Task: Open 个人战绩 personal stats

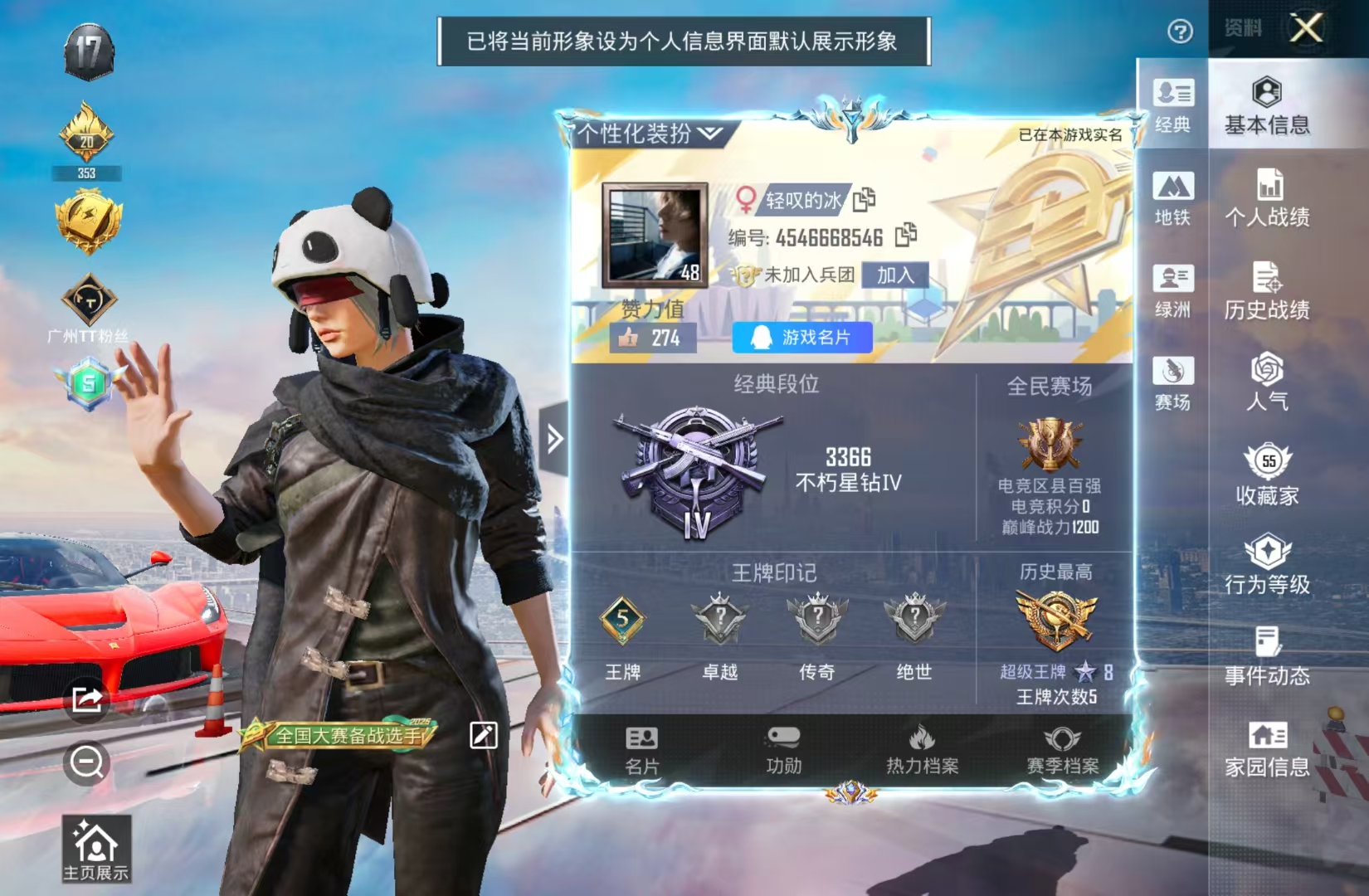Action: click(1267, 198)
